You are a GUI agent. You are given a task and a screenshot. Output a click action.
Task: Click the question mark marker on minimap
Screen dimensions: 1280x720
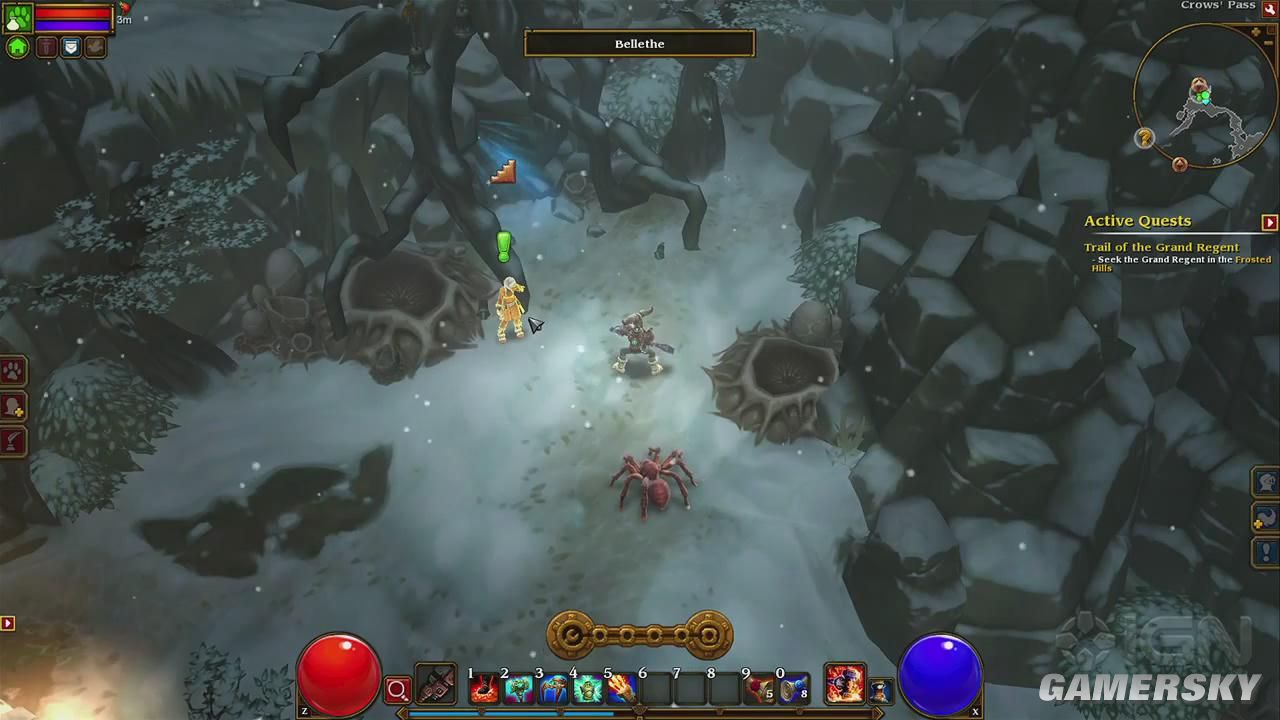point(1145,138)
